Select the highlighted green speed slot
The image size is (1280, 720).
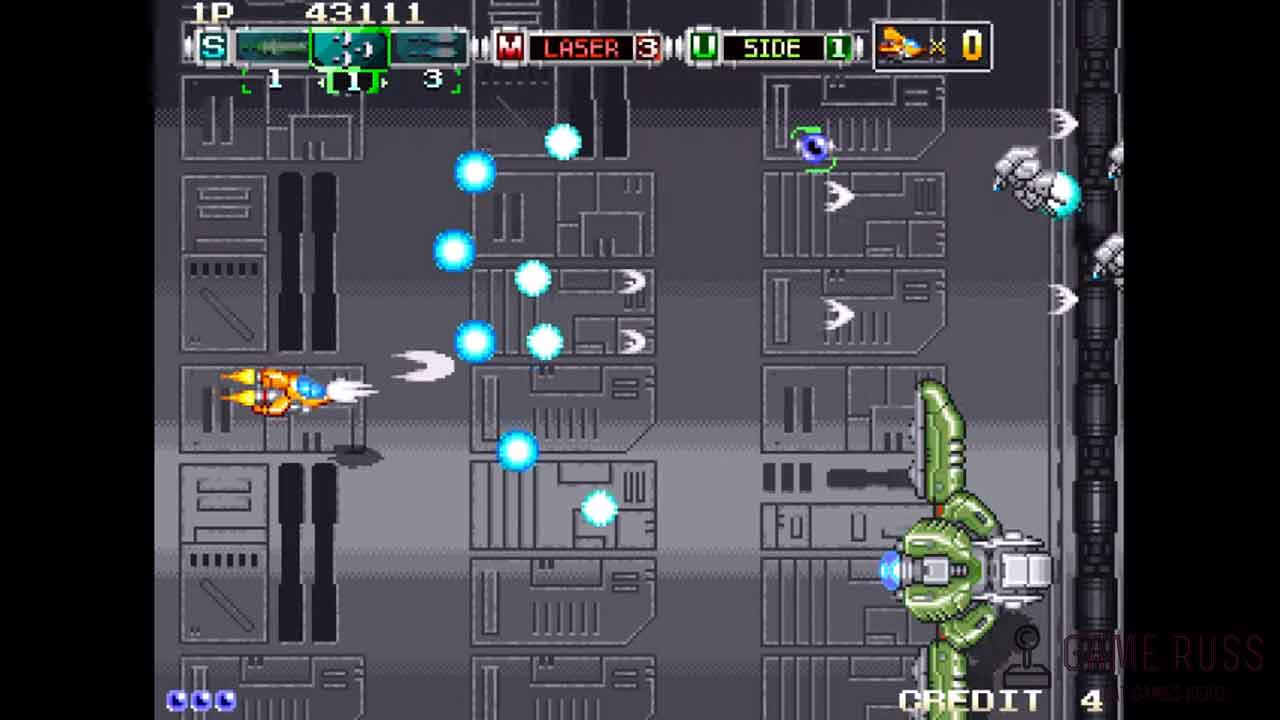(x=350, y=48)
